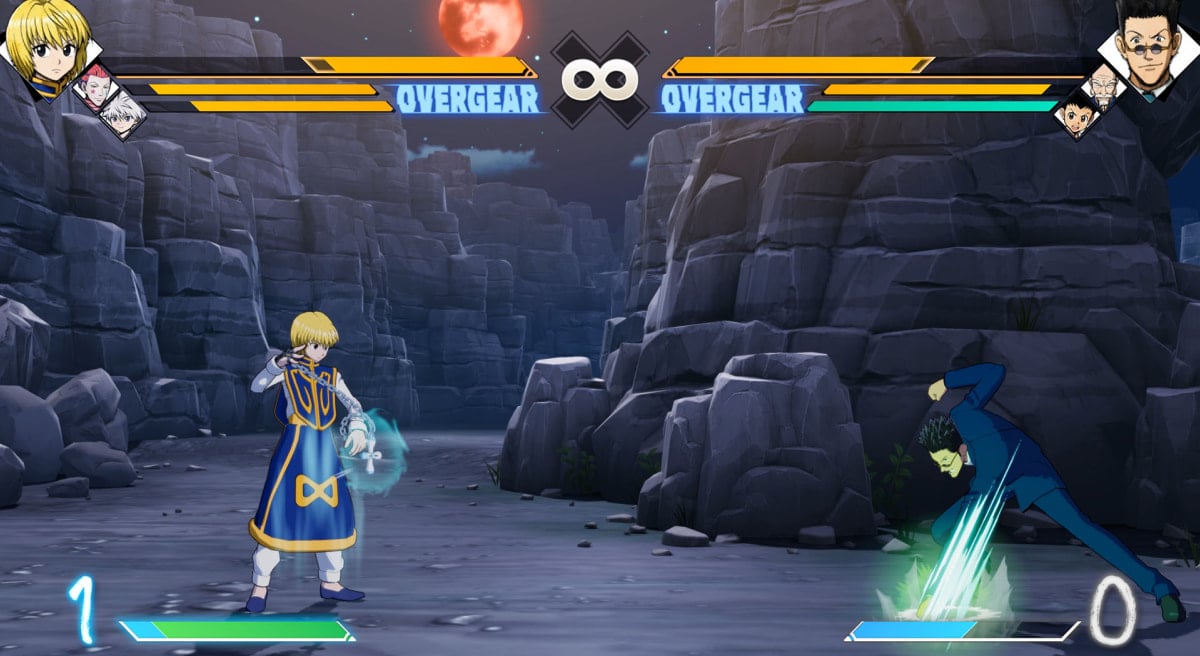Choose Killua's white-haired team portrait
Viewport: 1200px width, 656px height.
click(x=123, y=115)
